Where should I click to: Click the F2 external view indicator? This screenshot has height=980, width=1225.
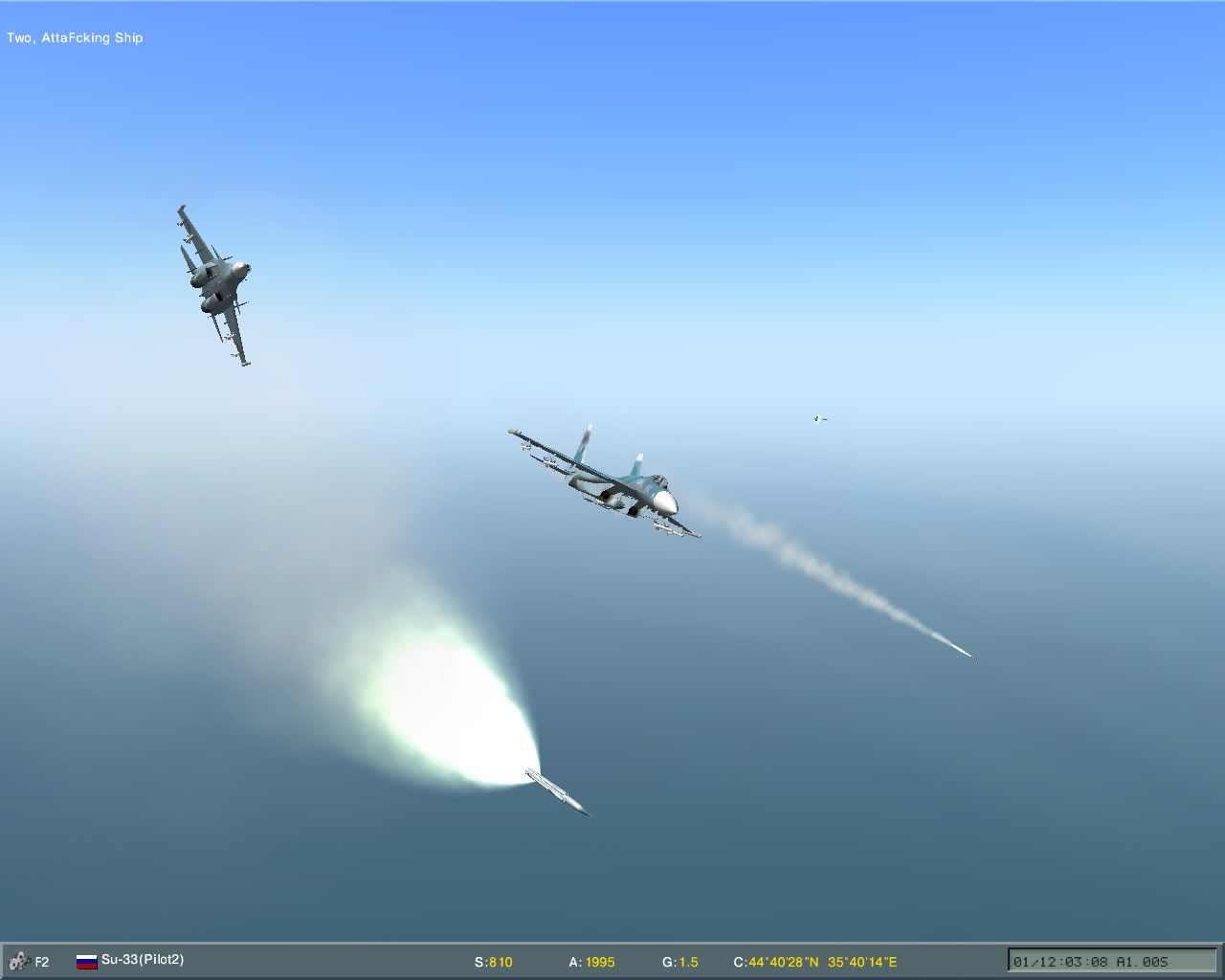(x=41, y=962)
